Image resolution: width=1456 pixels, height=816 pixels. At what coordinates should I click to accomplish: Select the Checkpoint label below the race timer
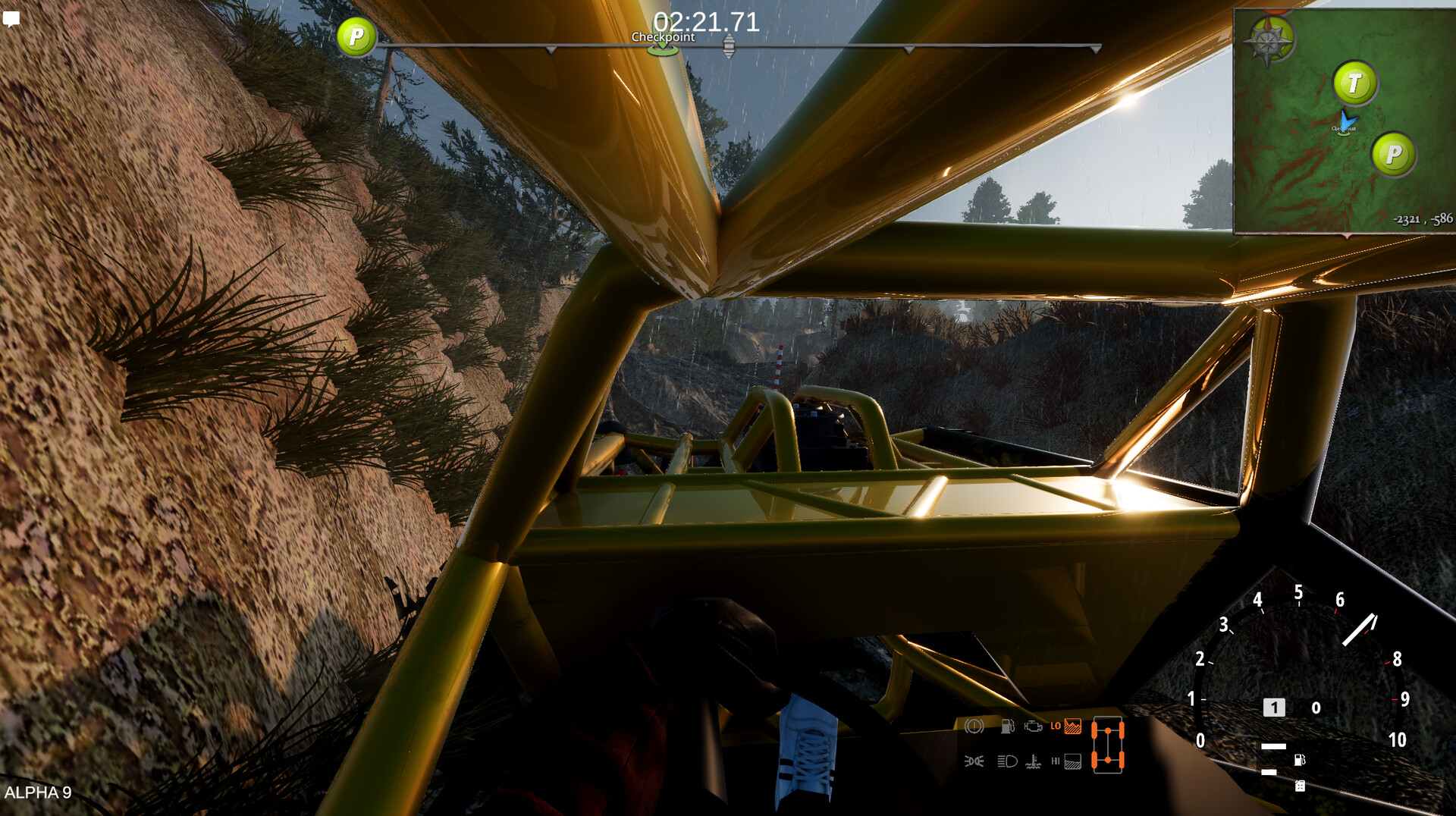(x=664, y=36)
